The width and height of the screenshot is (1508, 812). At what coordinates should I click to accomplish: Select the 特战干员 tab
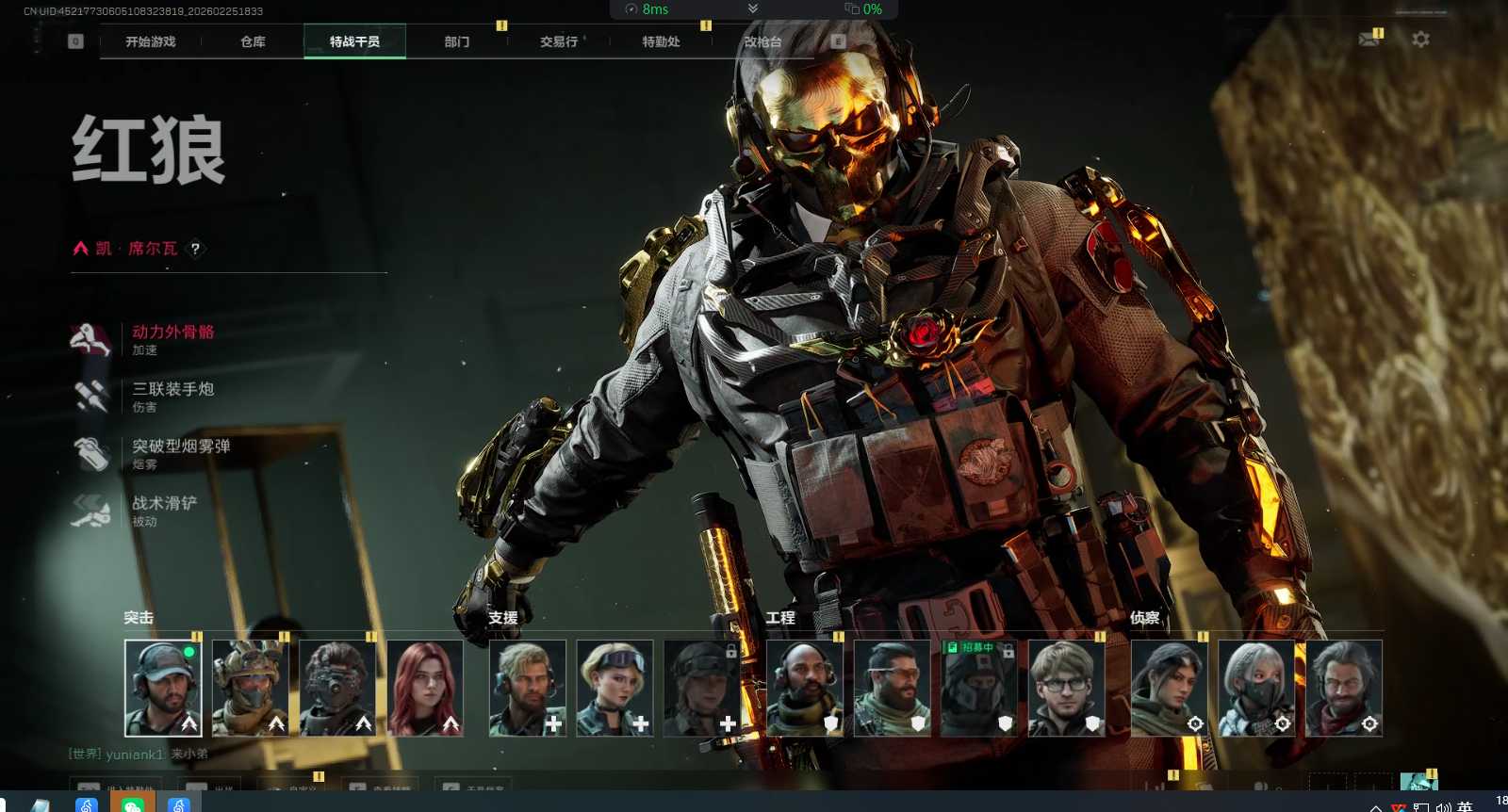click(x=354, y=41)
